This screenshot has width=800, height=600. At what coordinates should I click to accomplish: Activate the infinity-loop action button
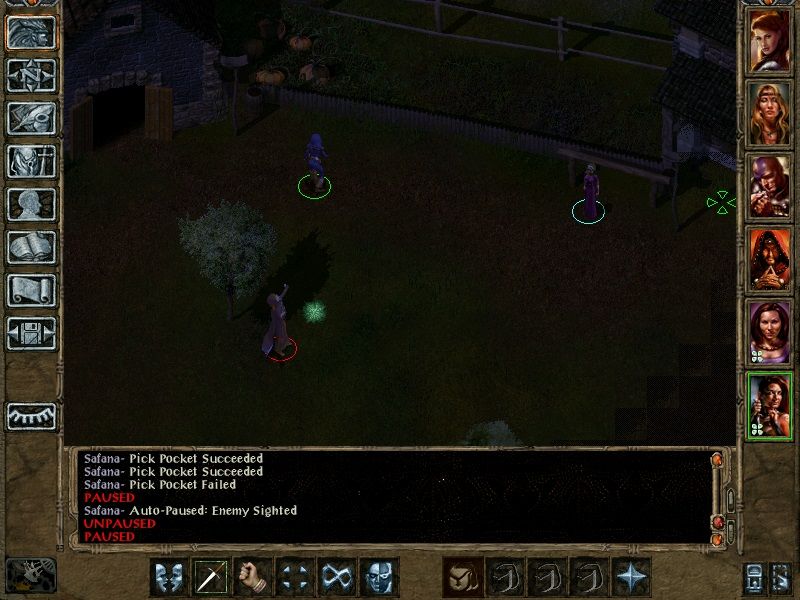[x=337, y=577]
